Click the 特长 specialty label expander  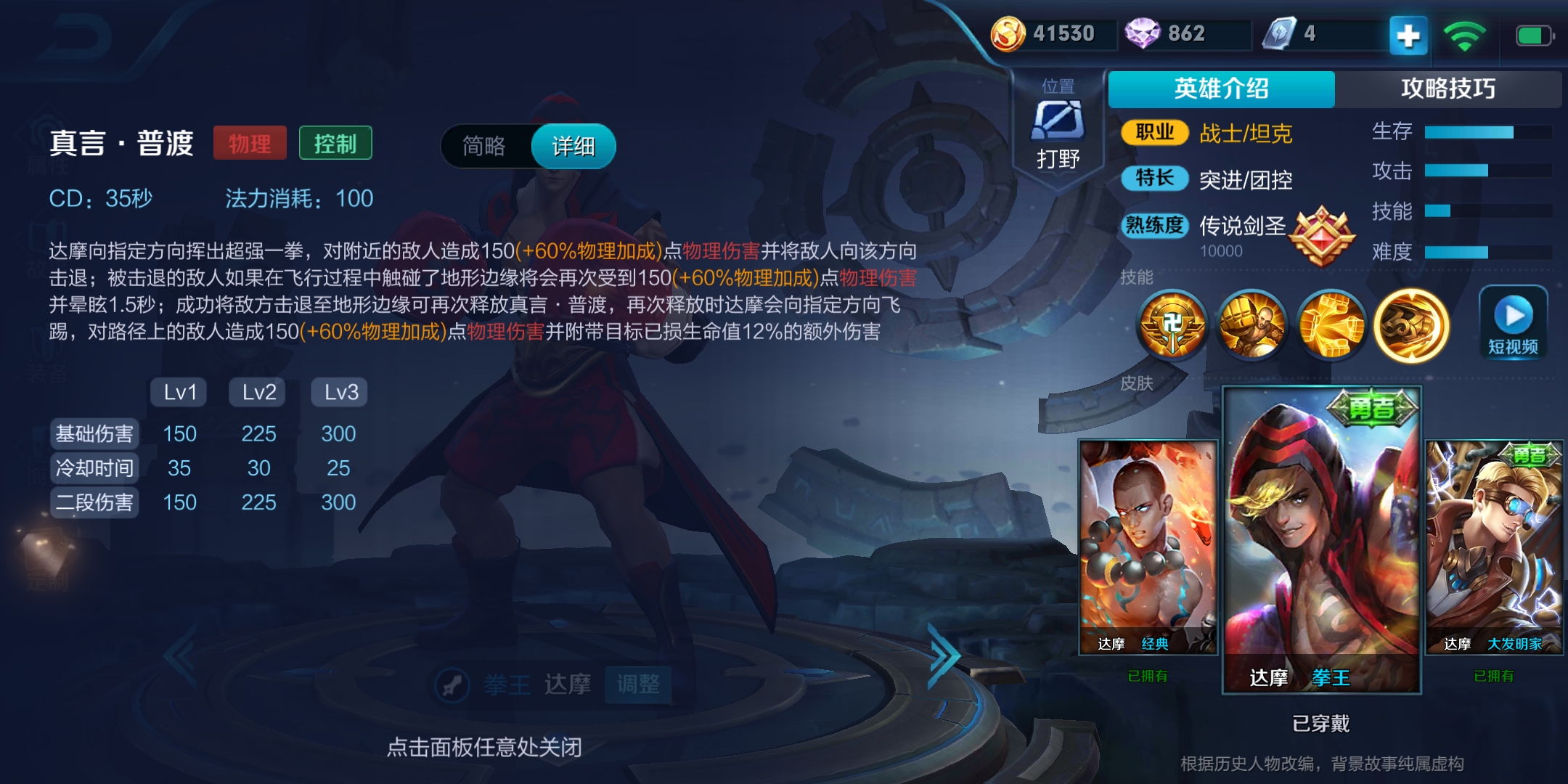point(1153,179)
